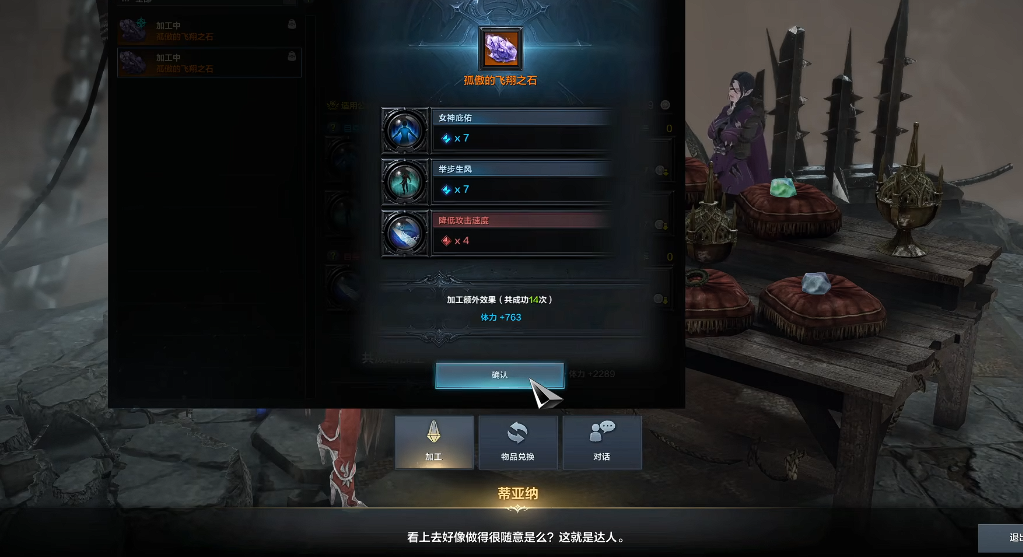Open the 加工 faceting option
Screen dimensions: 1023x557
pos(434,442)
